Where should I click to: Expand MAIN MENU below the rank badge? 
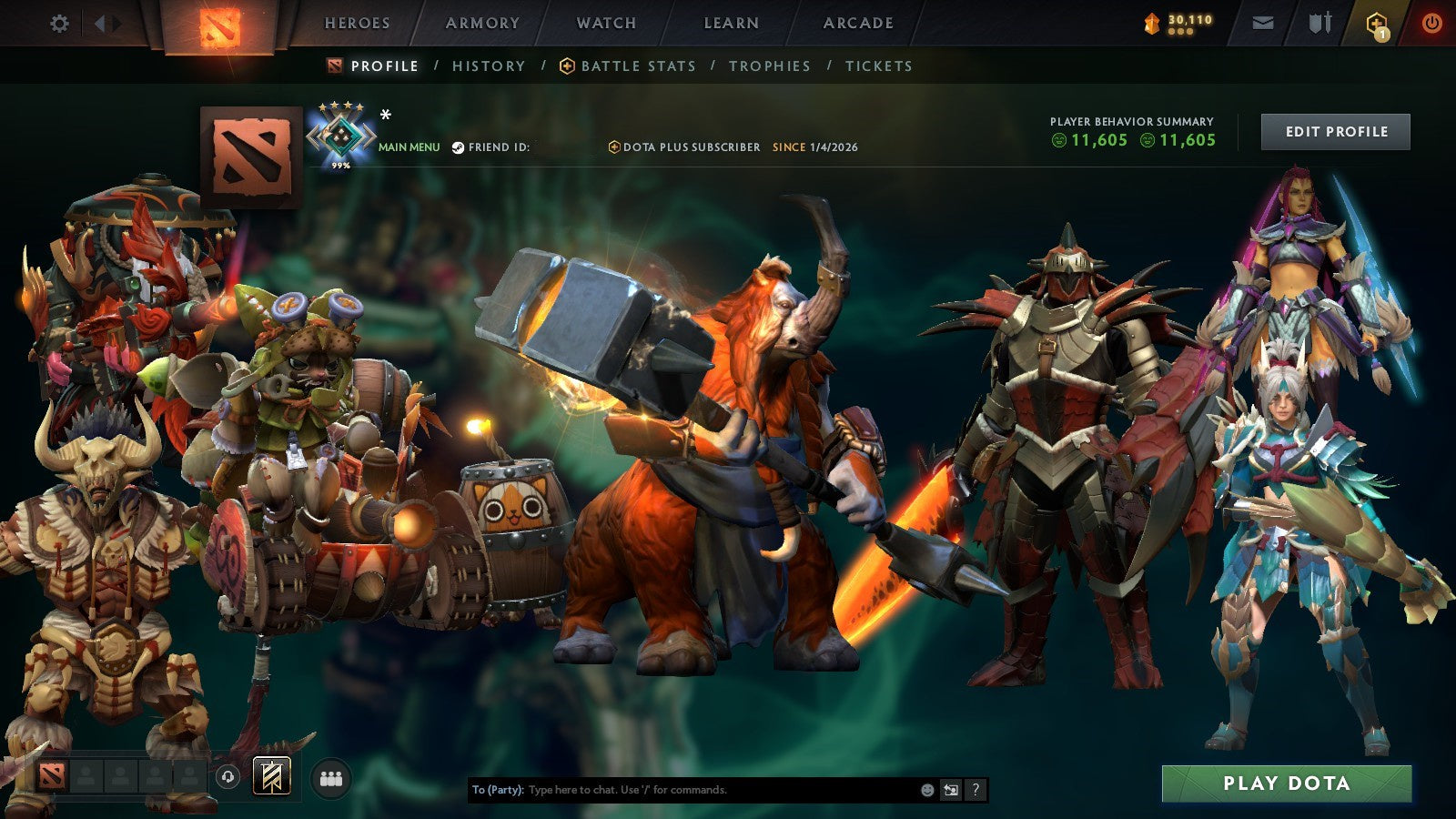(x=406, y=145)
